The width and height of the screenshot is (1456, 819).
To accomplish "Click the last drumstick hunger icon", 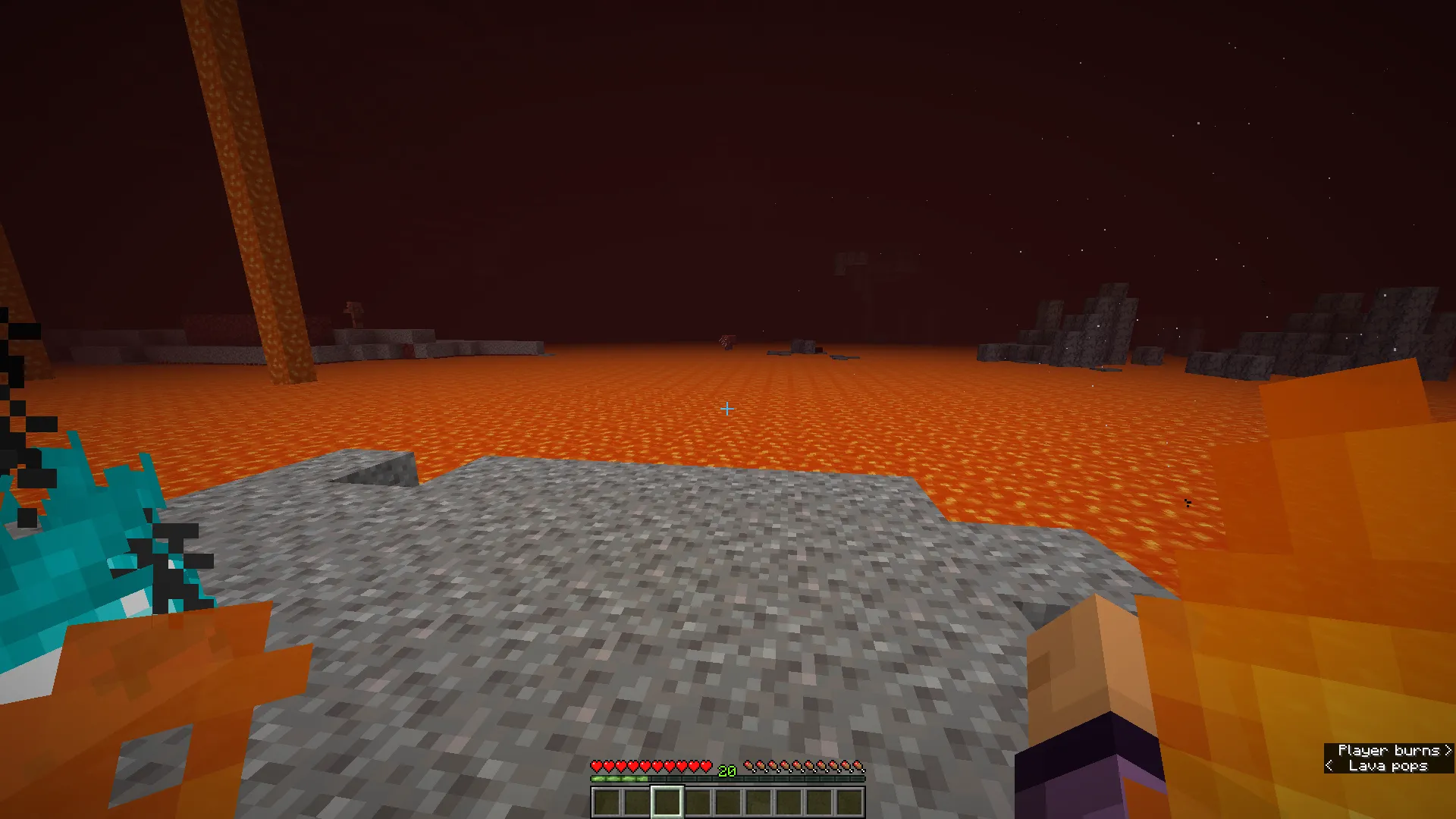I will 858,766.
